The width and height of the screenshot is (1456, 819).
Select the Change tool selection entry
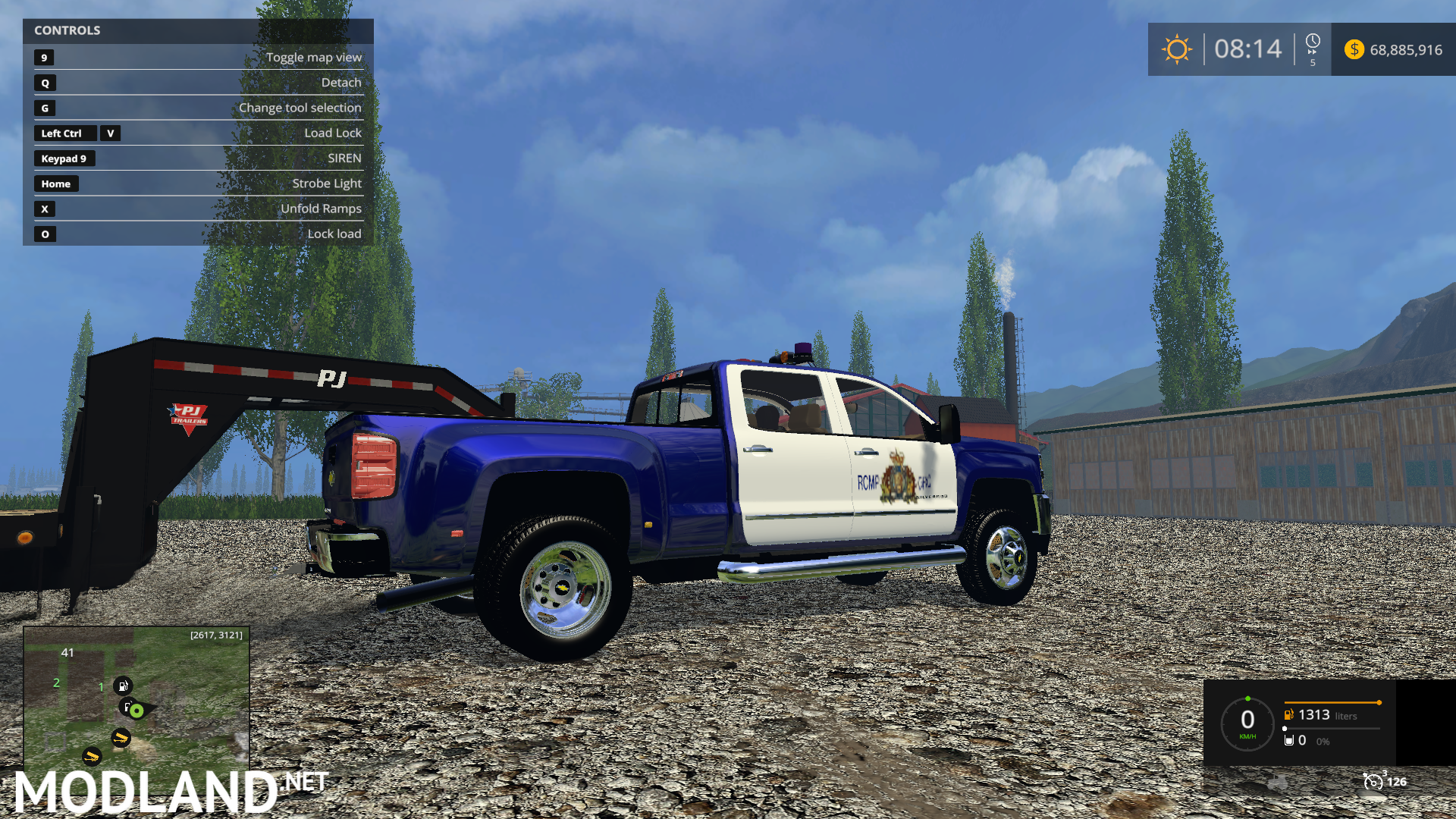300,108
